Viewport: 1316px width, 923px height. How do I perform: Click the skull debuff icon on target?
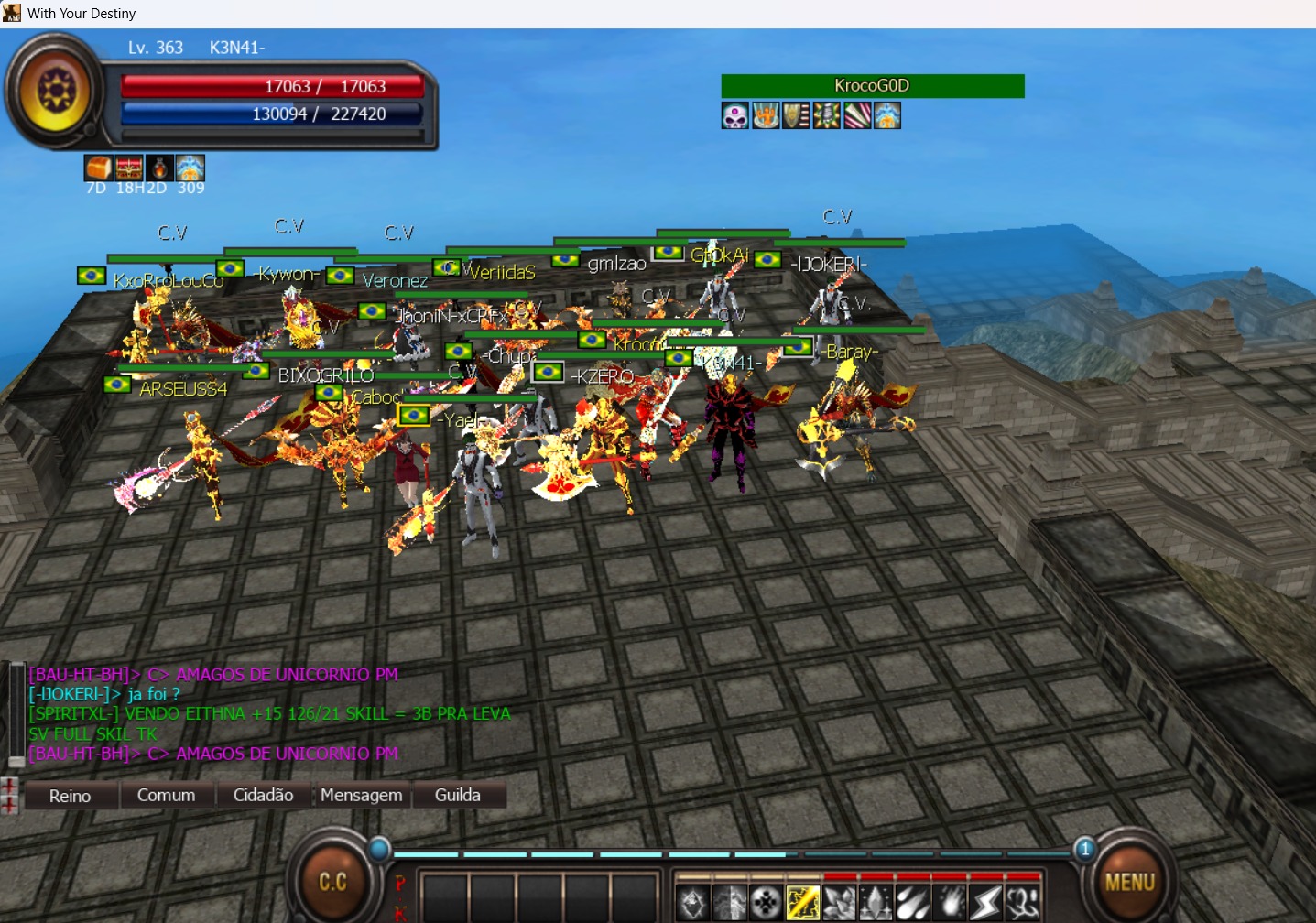(735, 116)
